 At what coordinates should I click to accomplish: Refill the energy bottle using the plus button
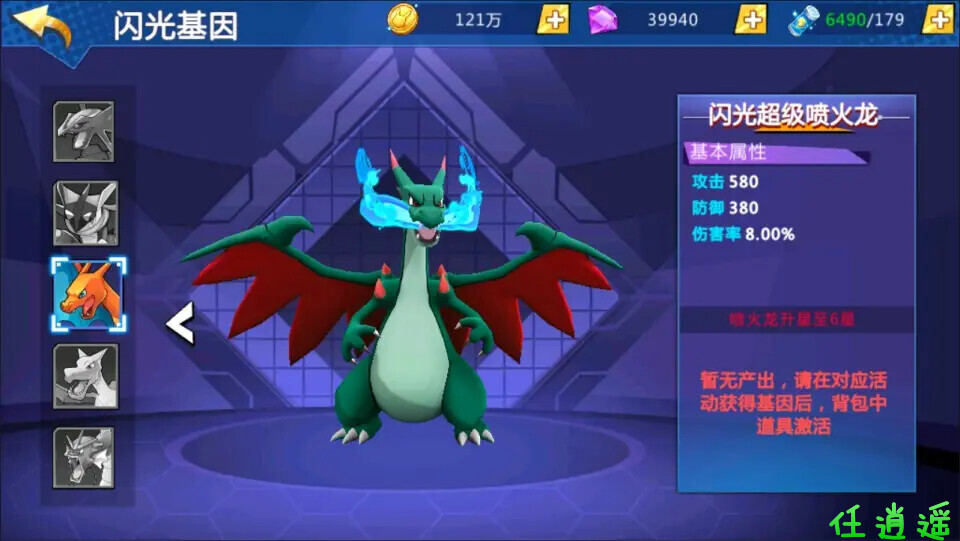click(x=937, y=19)
